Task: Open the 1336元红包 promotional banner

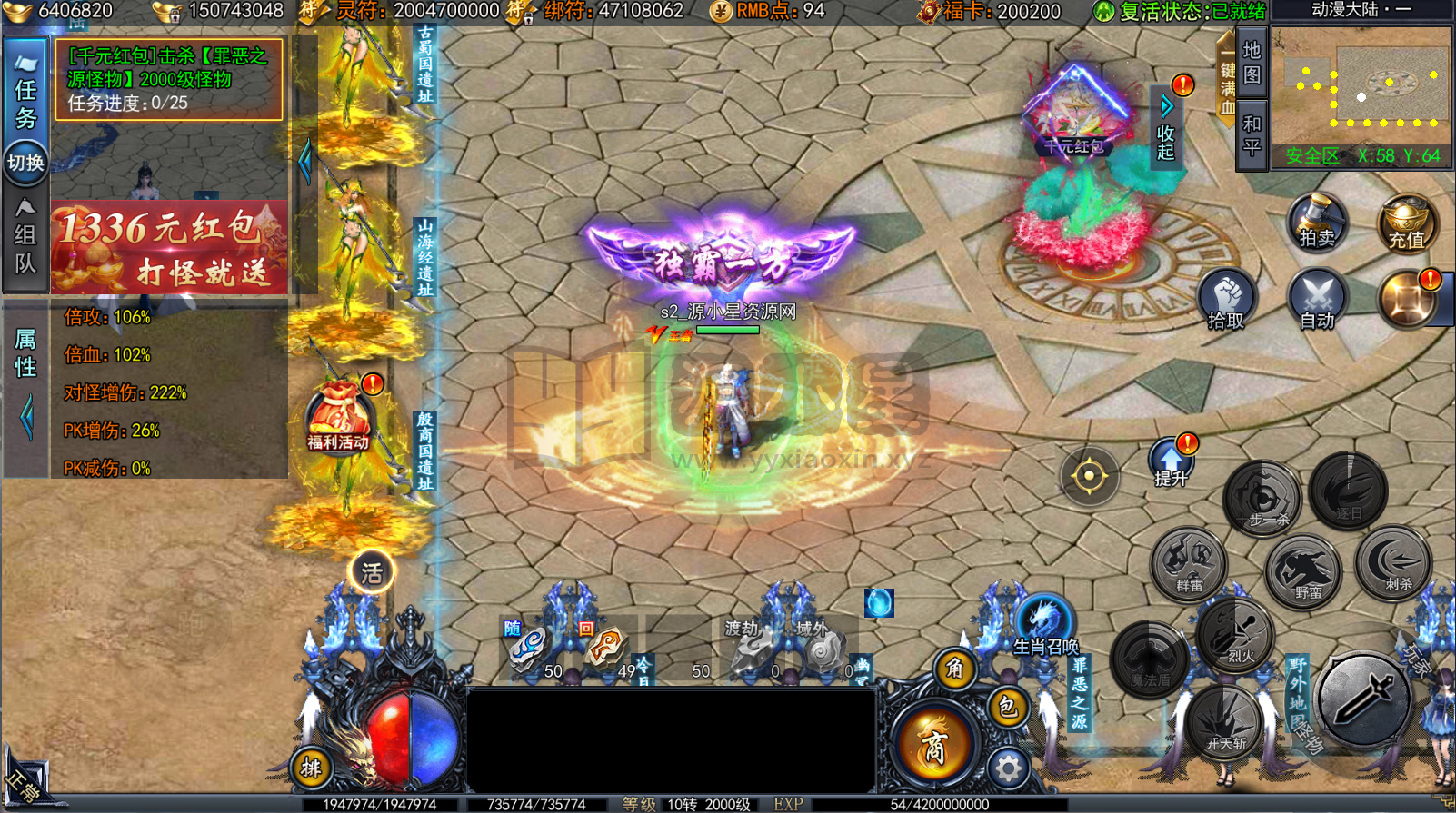Action: (x=169, y=247)
